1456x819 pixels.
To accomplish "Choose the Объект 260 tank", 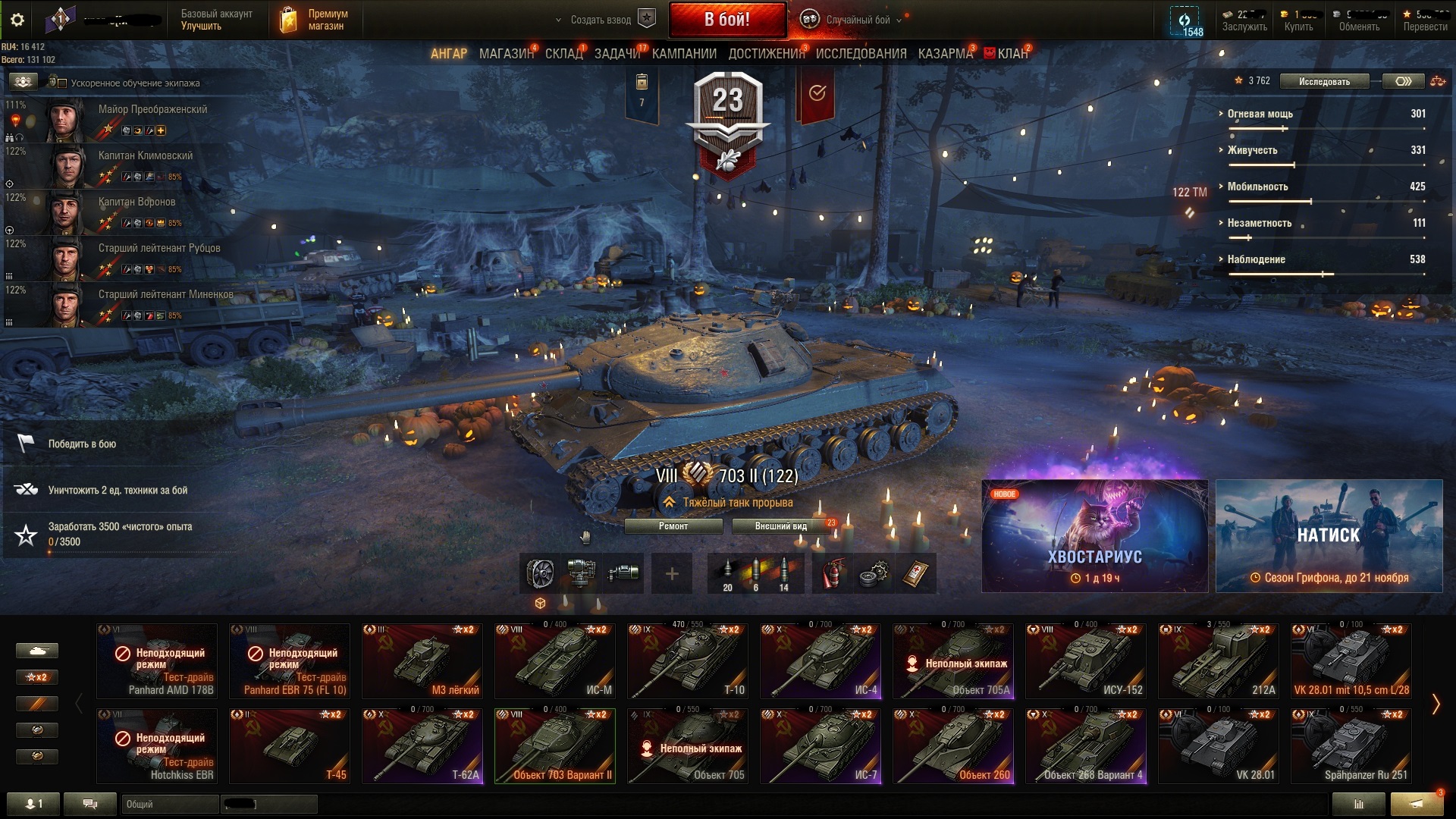I will click(x=953, y=745).
